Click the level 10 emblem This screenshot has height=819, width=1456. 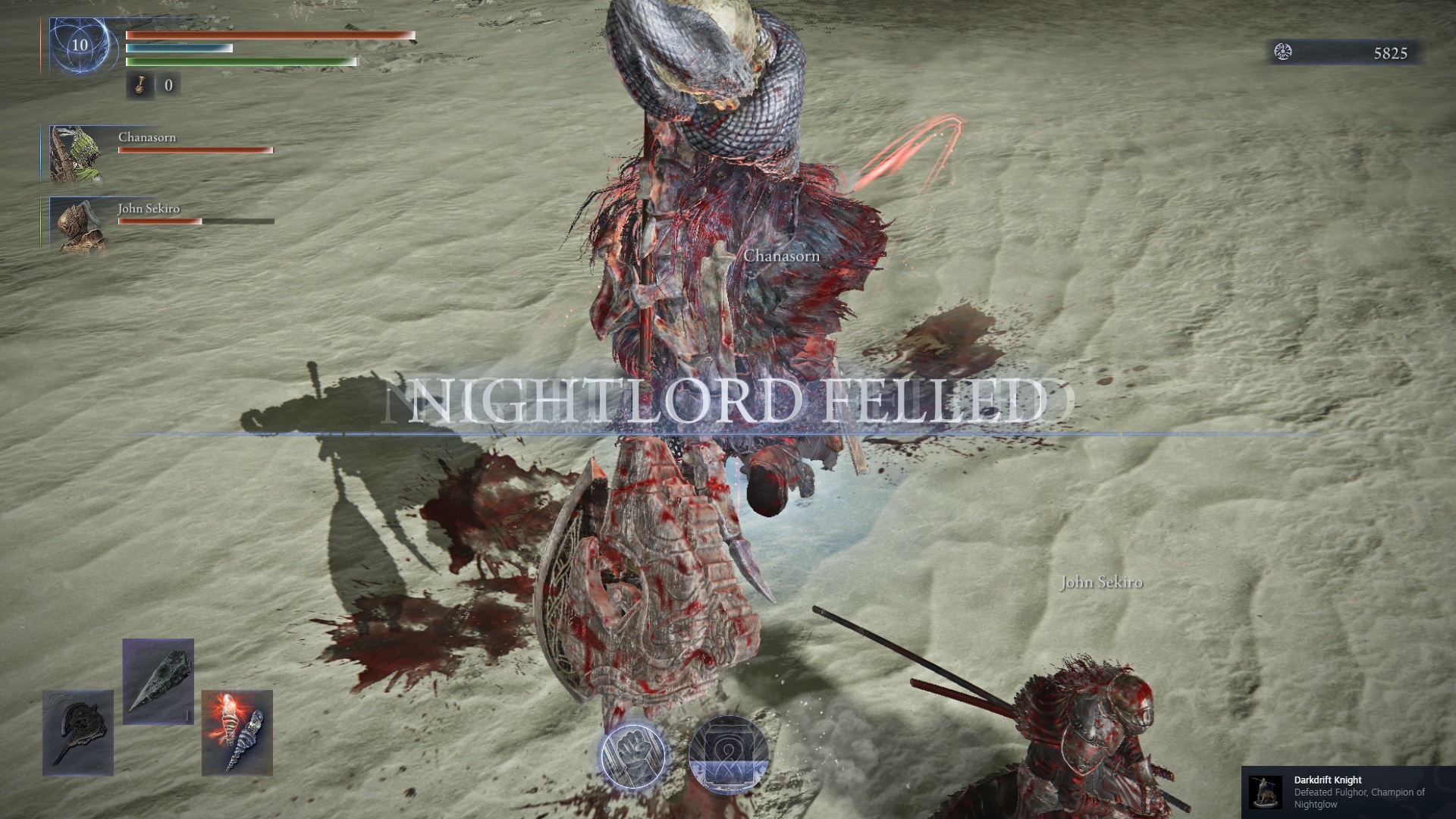(x=80, y=45)
